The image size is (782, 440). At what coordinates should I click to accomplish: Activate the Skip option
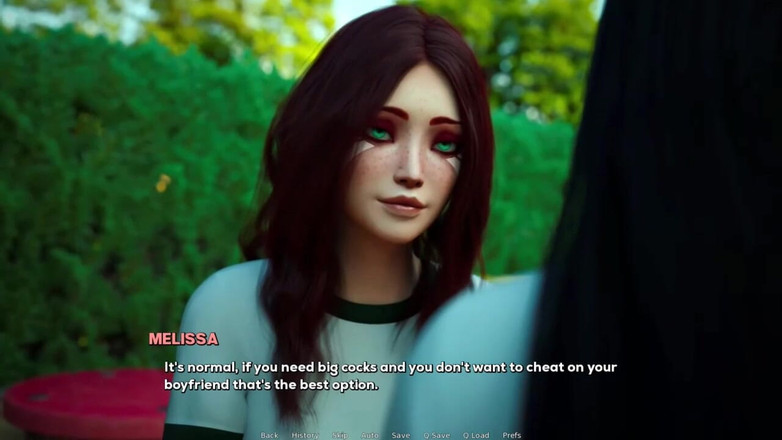pyautogui.click(x=340, y=435)
